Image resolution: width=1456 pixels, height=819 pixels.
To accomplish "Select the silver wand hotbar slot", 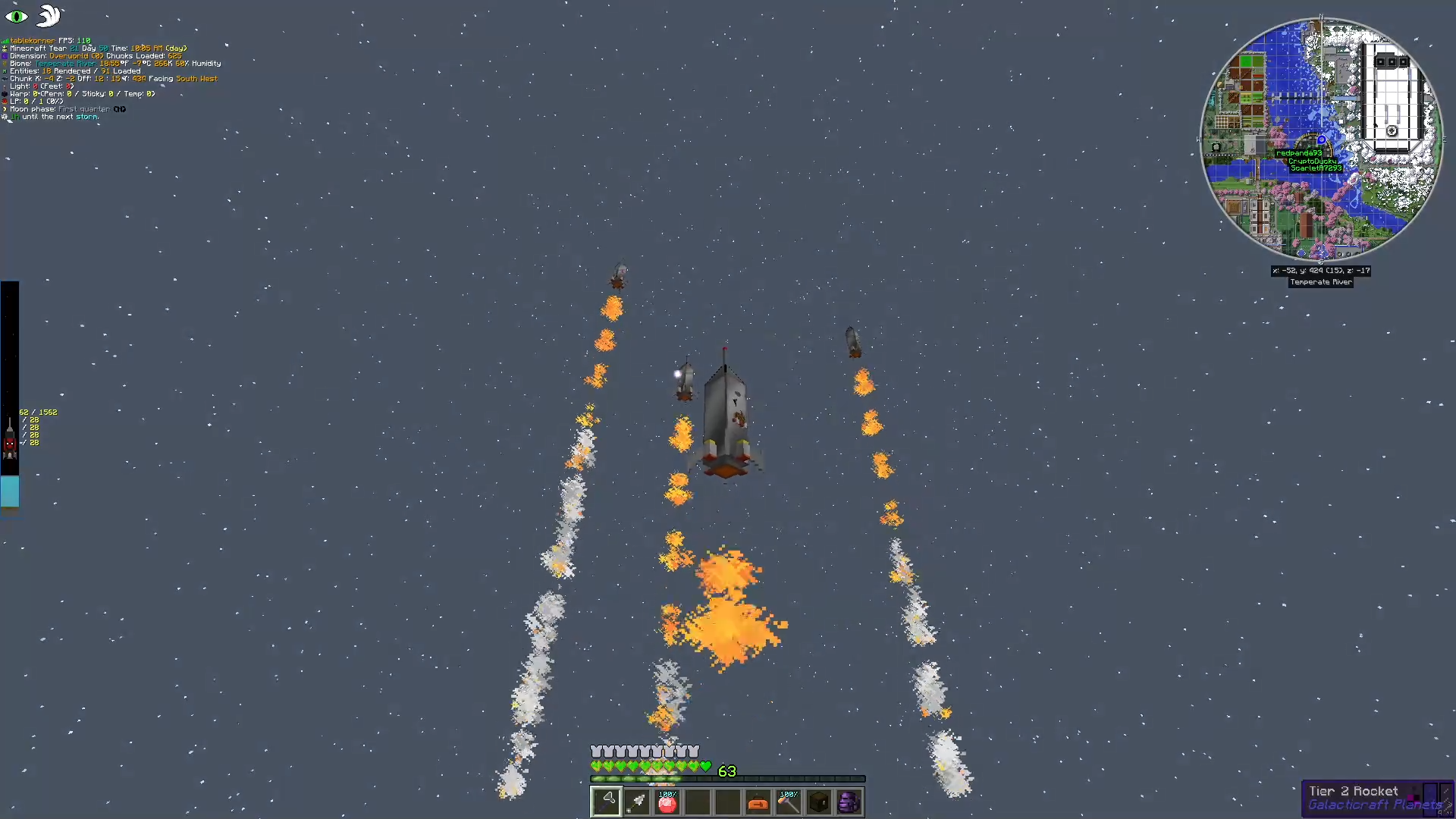I will 637,802.
